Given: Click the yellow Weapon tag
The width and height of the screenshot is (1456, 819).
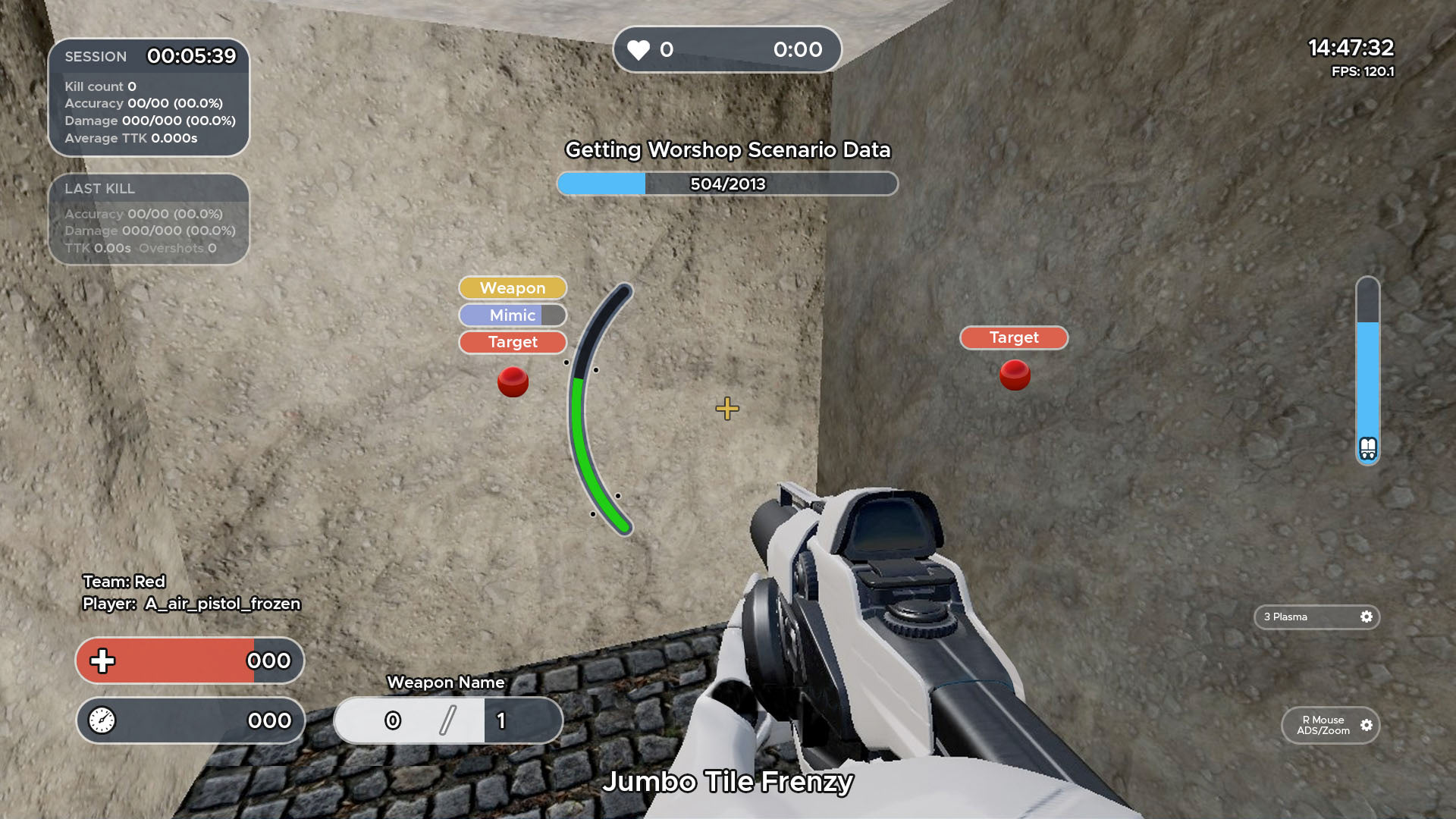Looking at the screenshot, I should click(x=513, y=288).
